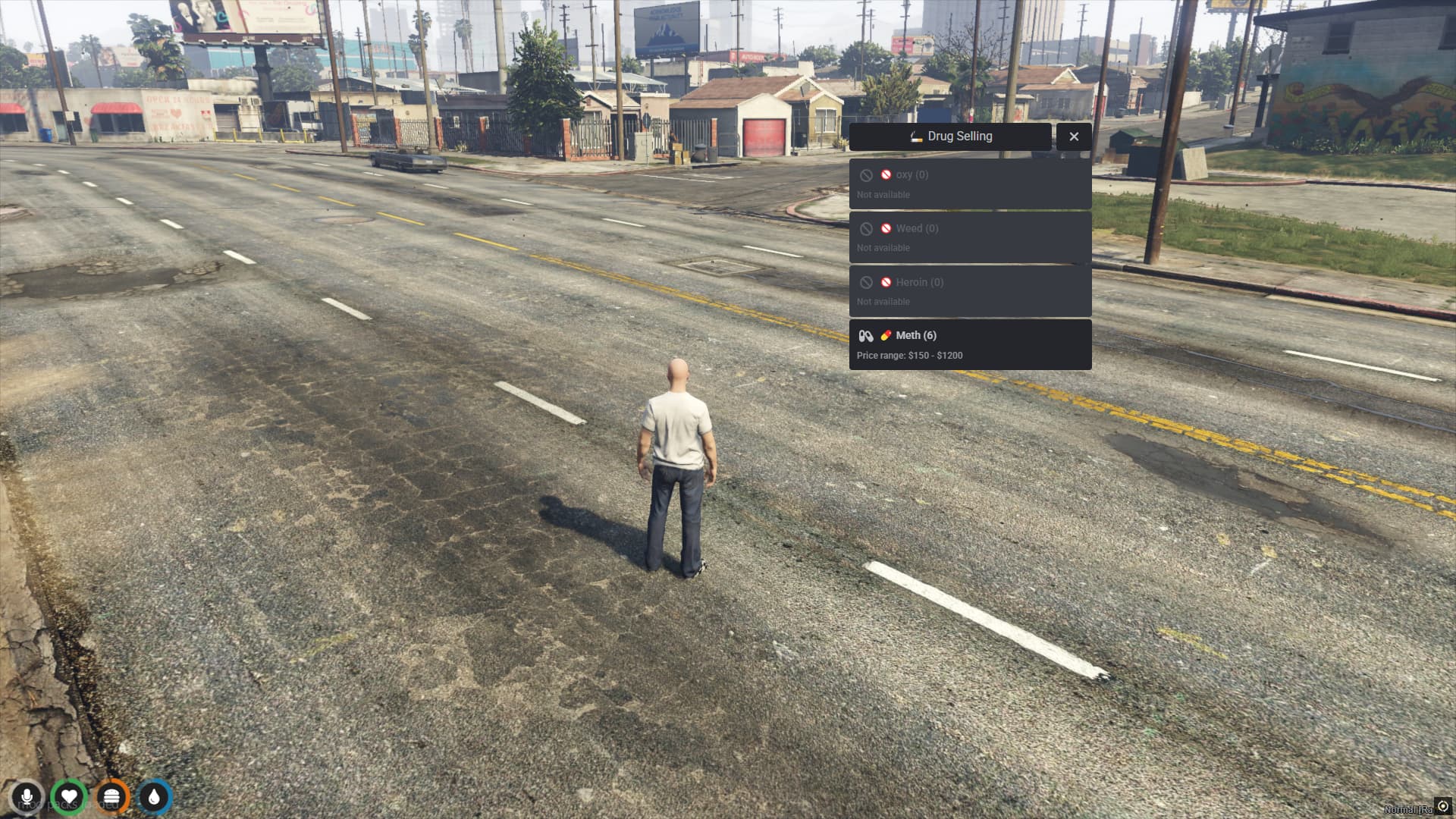Click the heart health icon
Image resolution: width=1456 pixels, height=819 pixels.
(69, 798)
